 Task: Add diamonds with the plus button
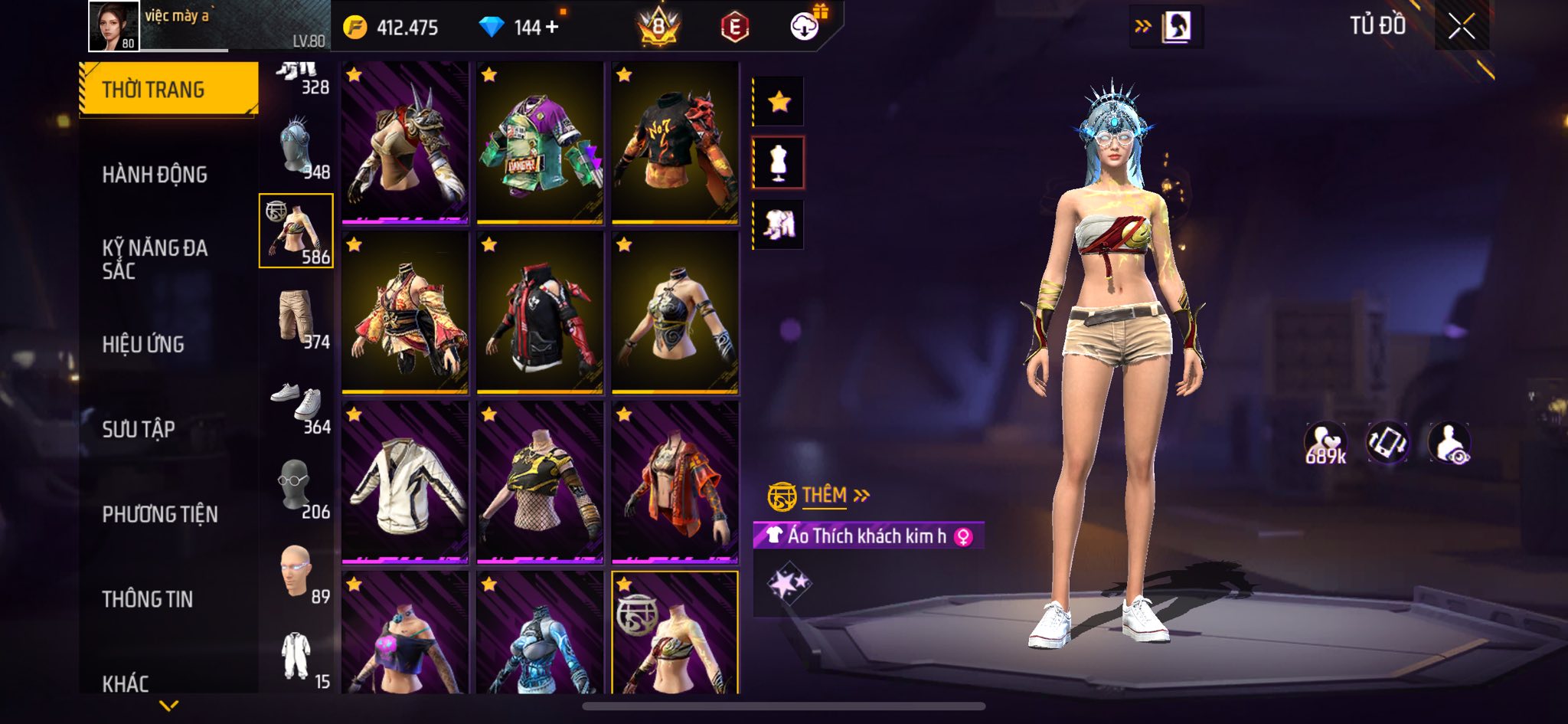click(552, 28)
